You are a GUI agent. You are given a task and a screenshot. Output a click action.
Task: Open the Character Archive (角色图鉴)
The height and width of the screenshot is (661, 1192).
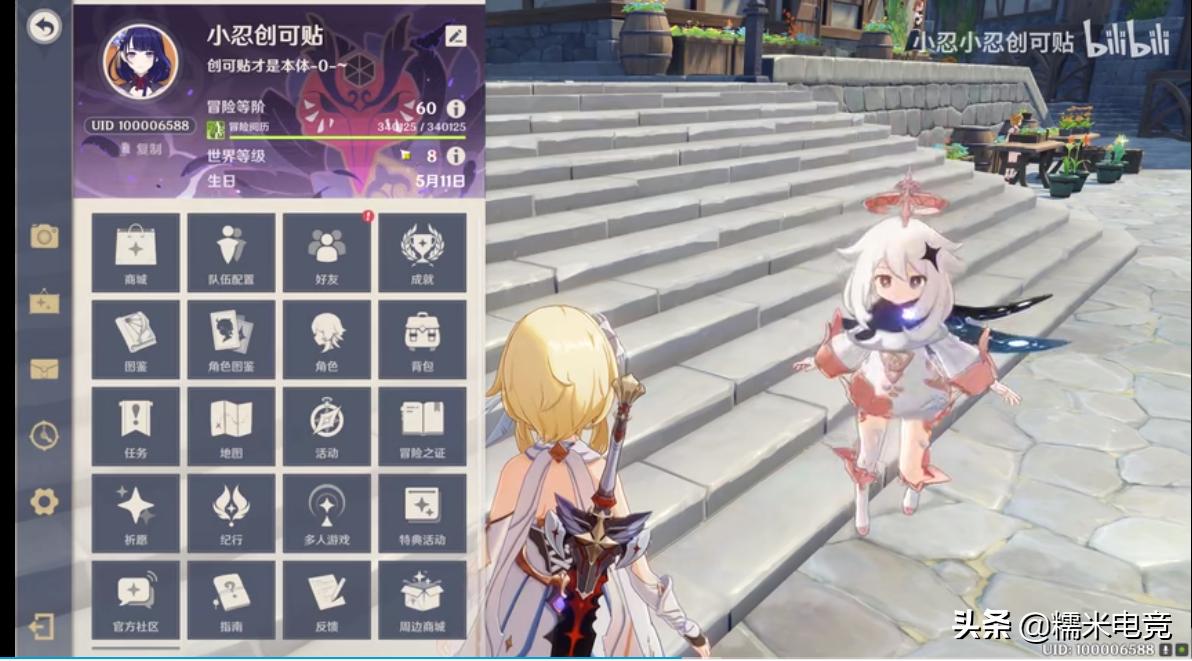click(232, 339)
